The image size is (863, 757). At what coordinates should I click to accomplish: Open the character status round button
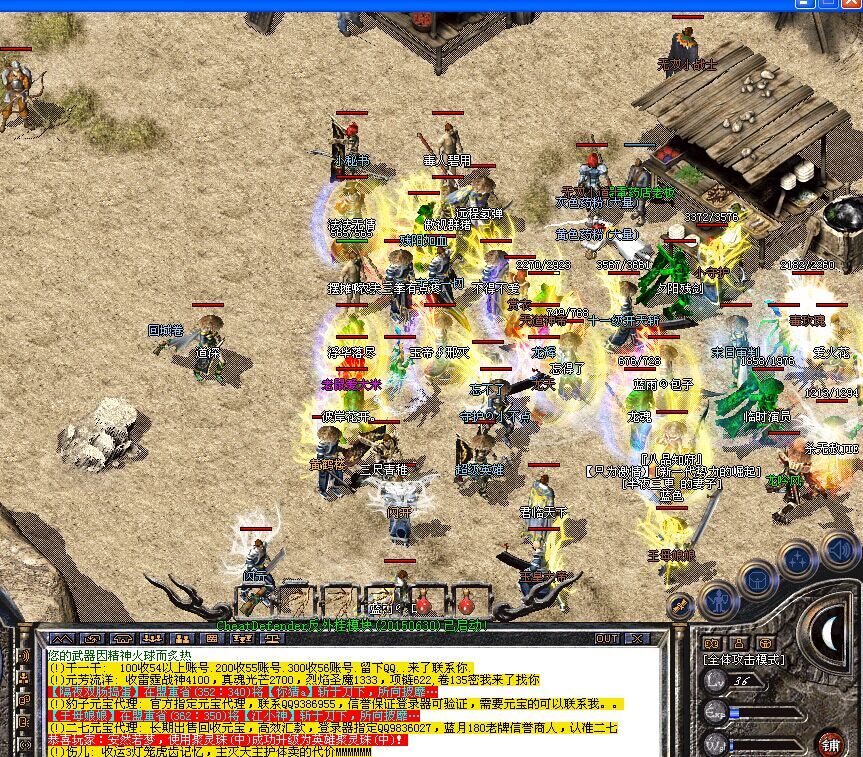tap(719, 600)
